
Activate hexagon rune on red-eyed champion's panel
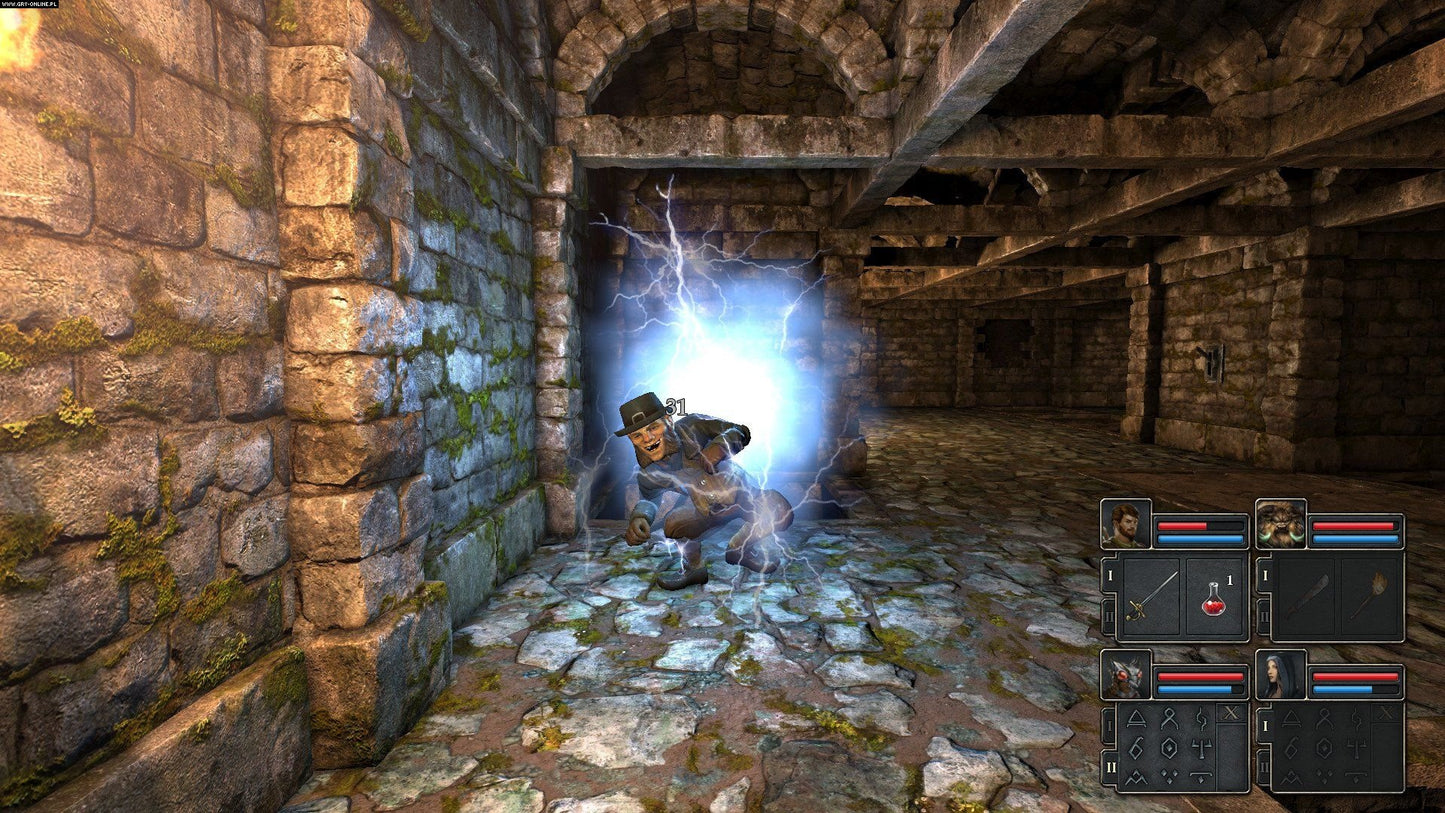(1168, 747)
